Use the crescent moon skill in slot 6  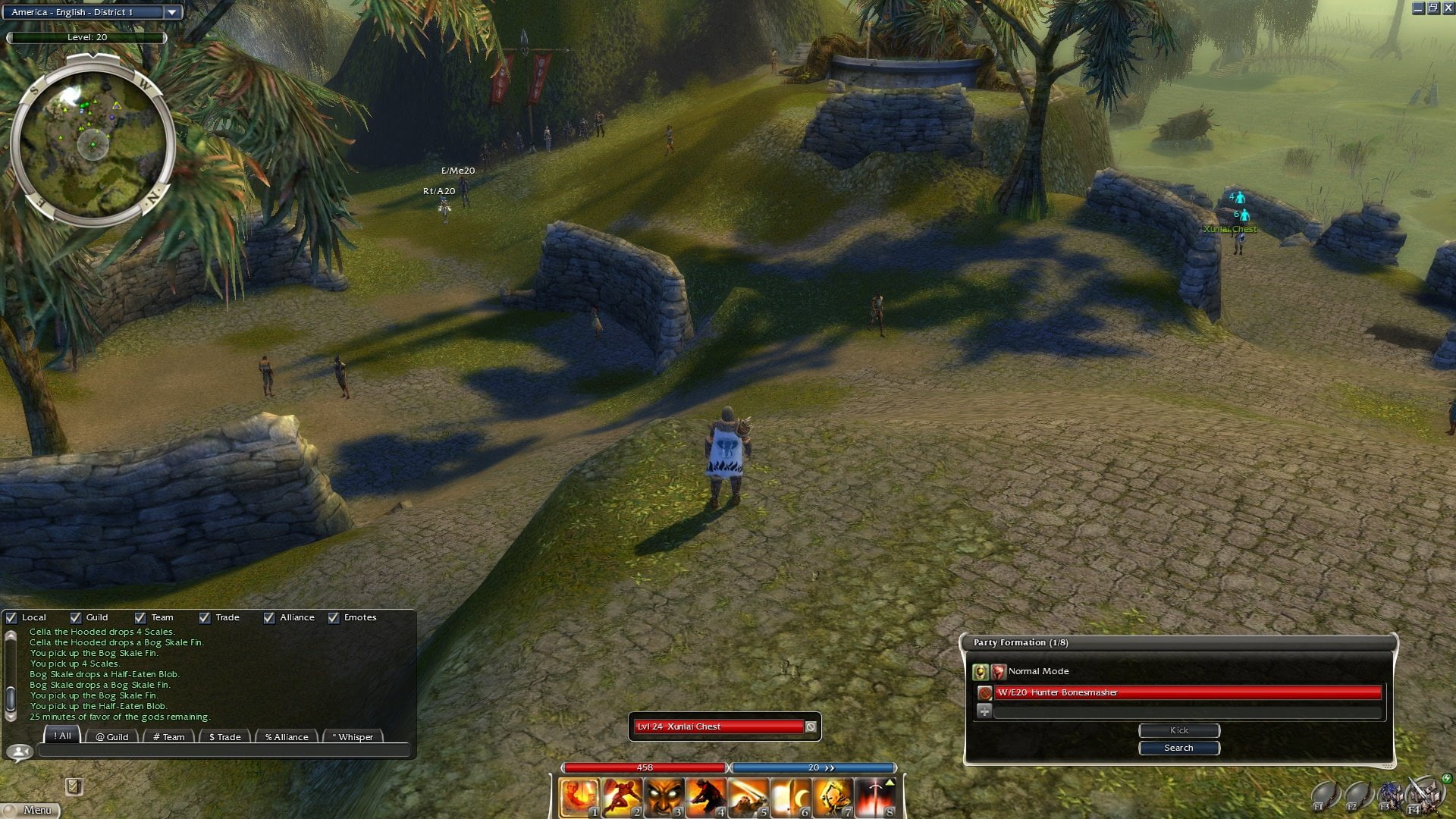[x=791, y=798]
